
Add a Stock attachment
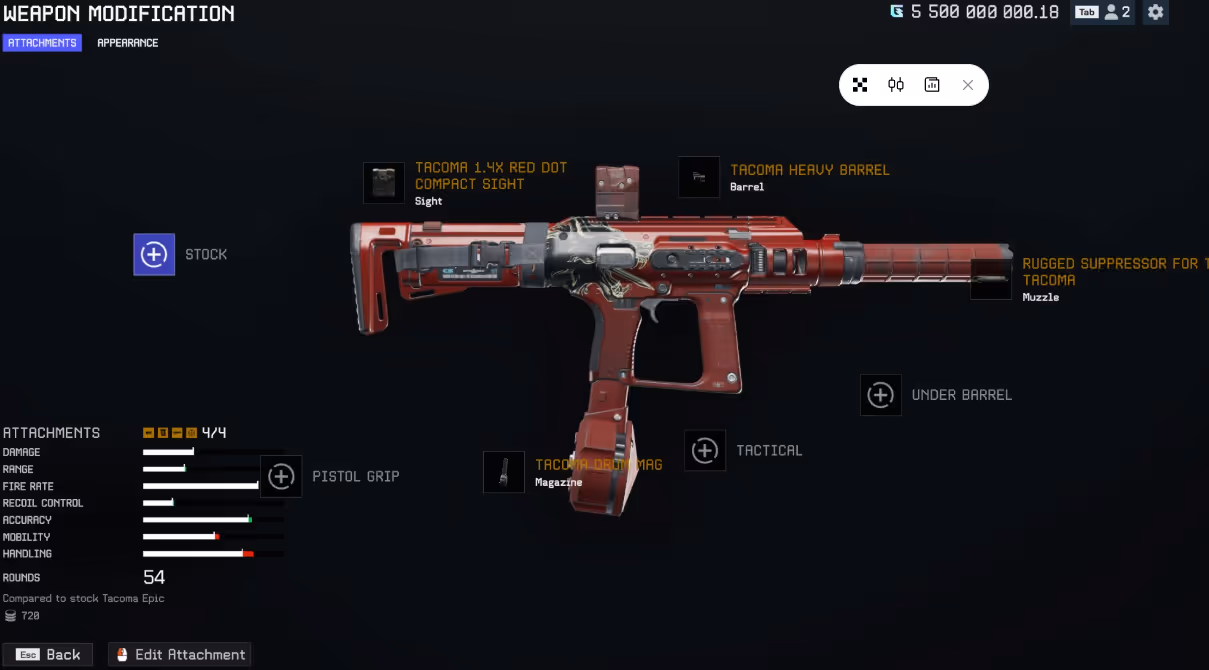coord(154,254)
